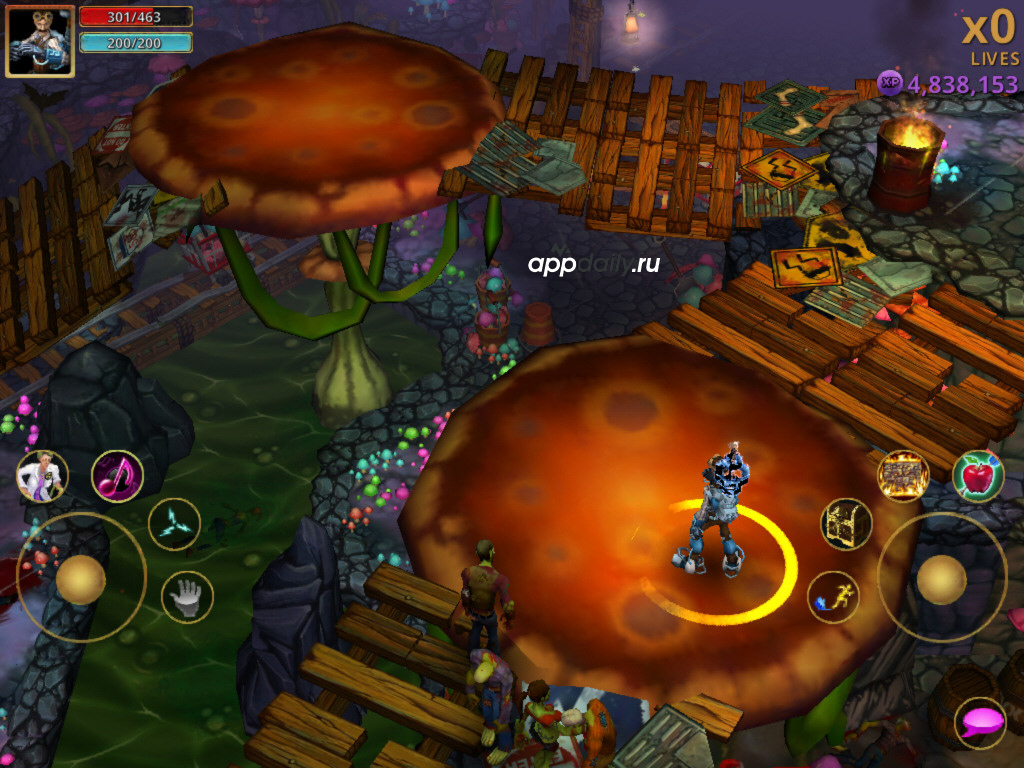Open the hero portrait in the corner
Screen dimensions: 1024x768
pyautogui.click(x=40, y=41)
